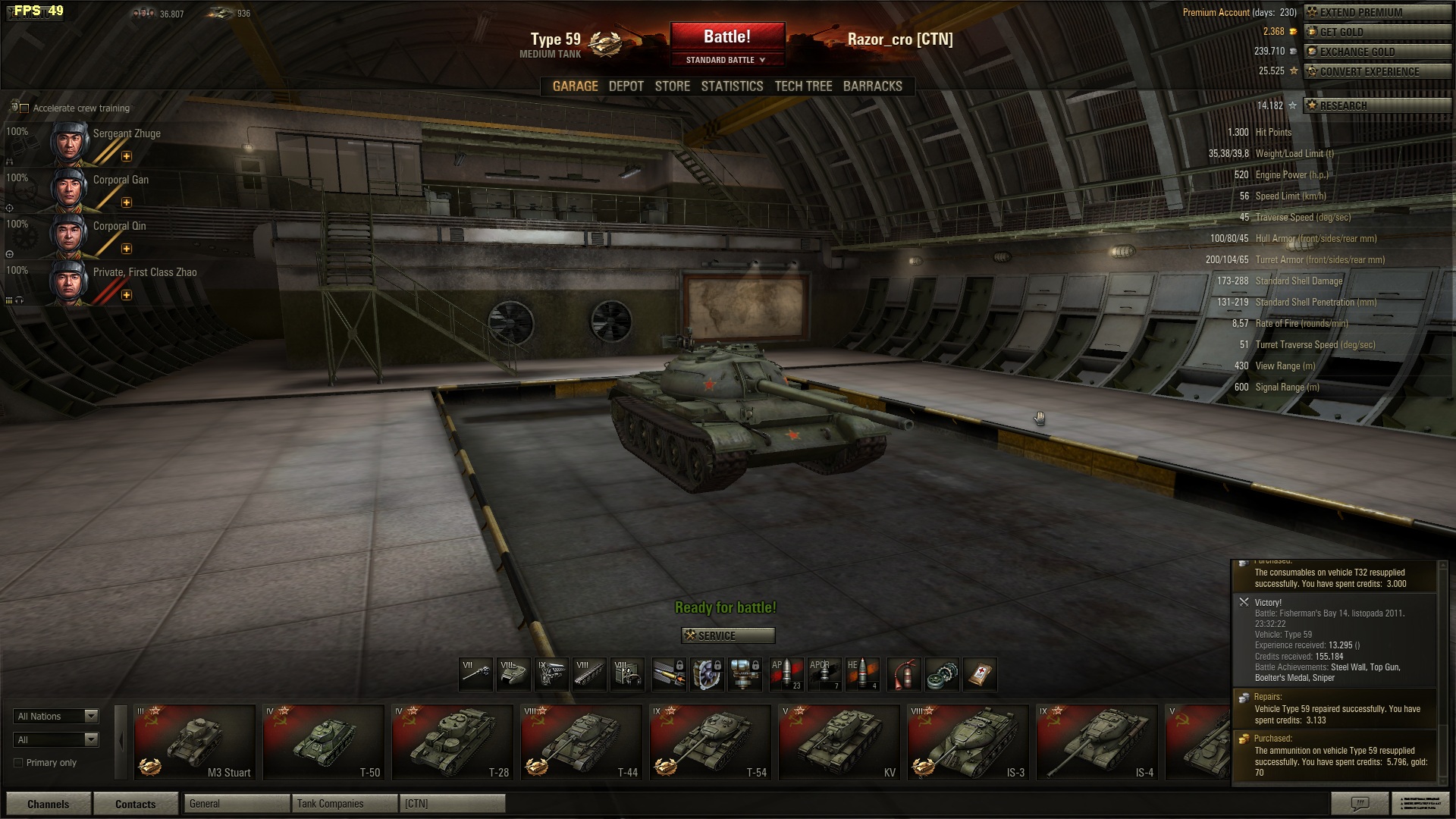Choose the Exchange Gold button
The image size is (1456, 819).
pyautogui.click(x=1376, y=52)
